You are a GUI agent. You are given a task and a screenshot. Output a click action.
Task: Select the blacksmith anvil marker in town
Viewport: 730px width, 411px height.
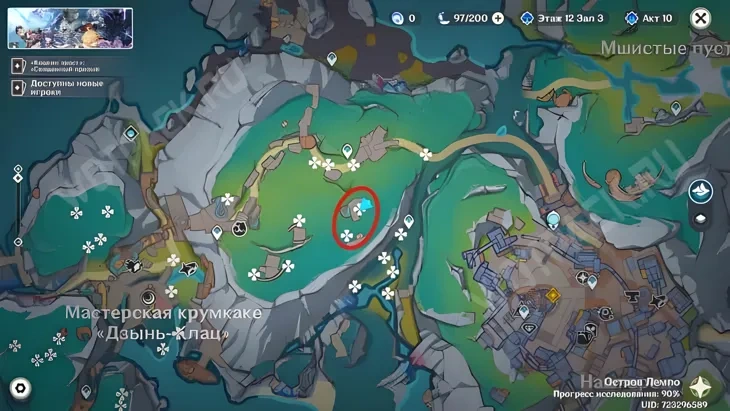(x=633, y=296)
